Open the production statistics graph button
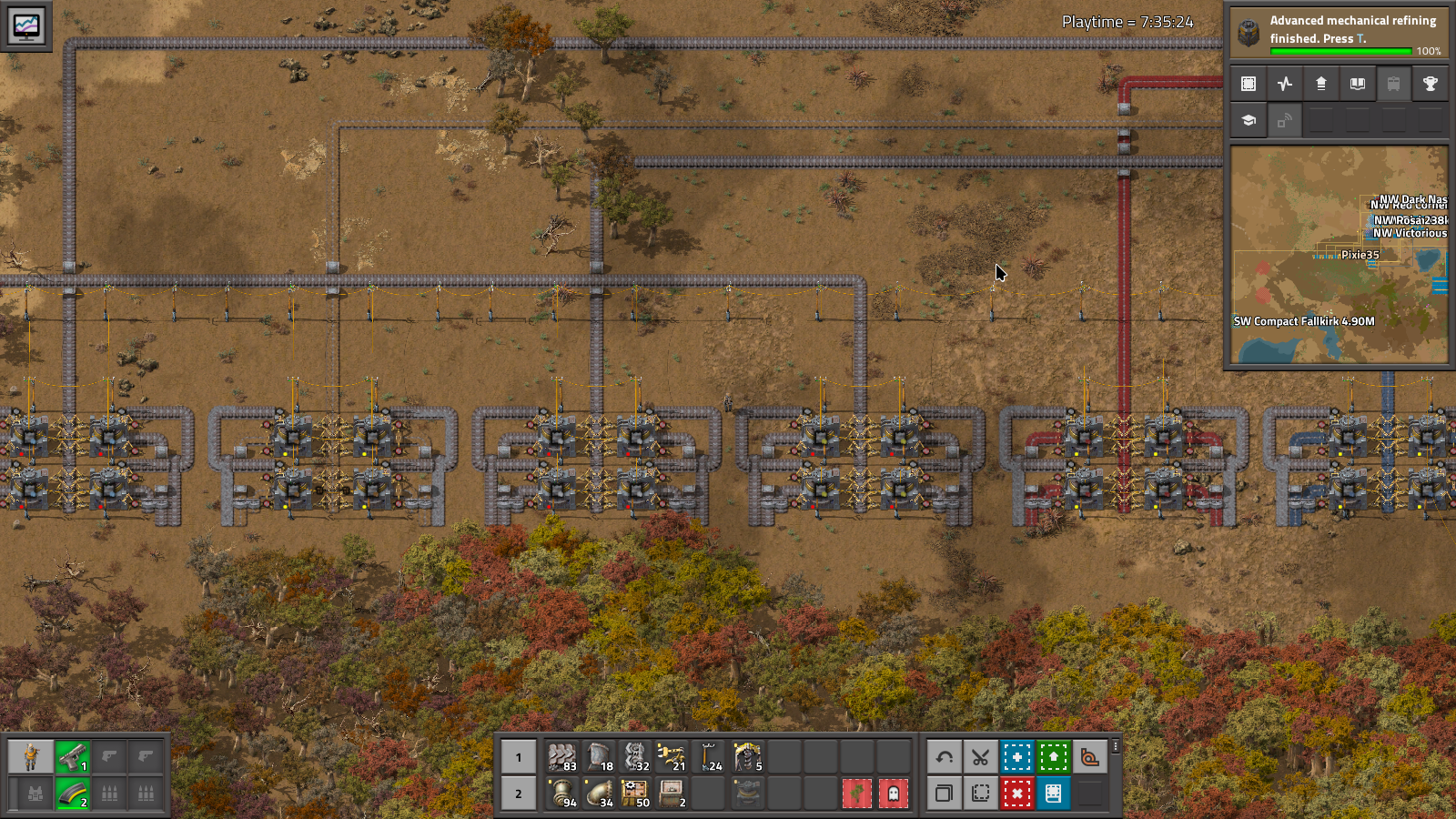This screenshot has width=1456, height=819. pyautogui.click(x=1285, y=84)
